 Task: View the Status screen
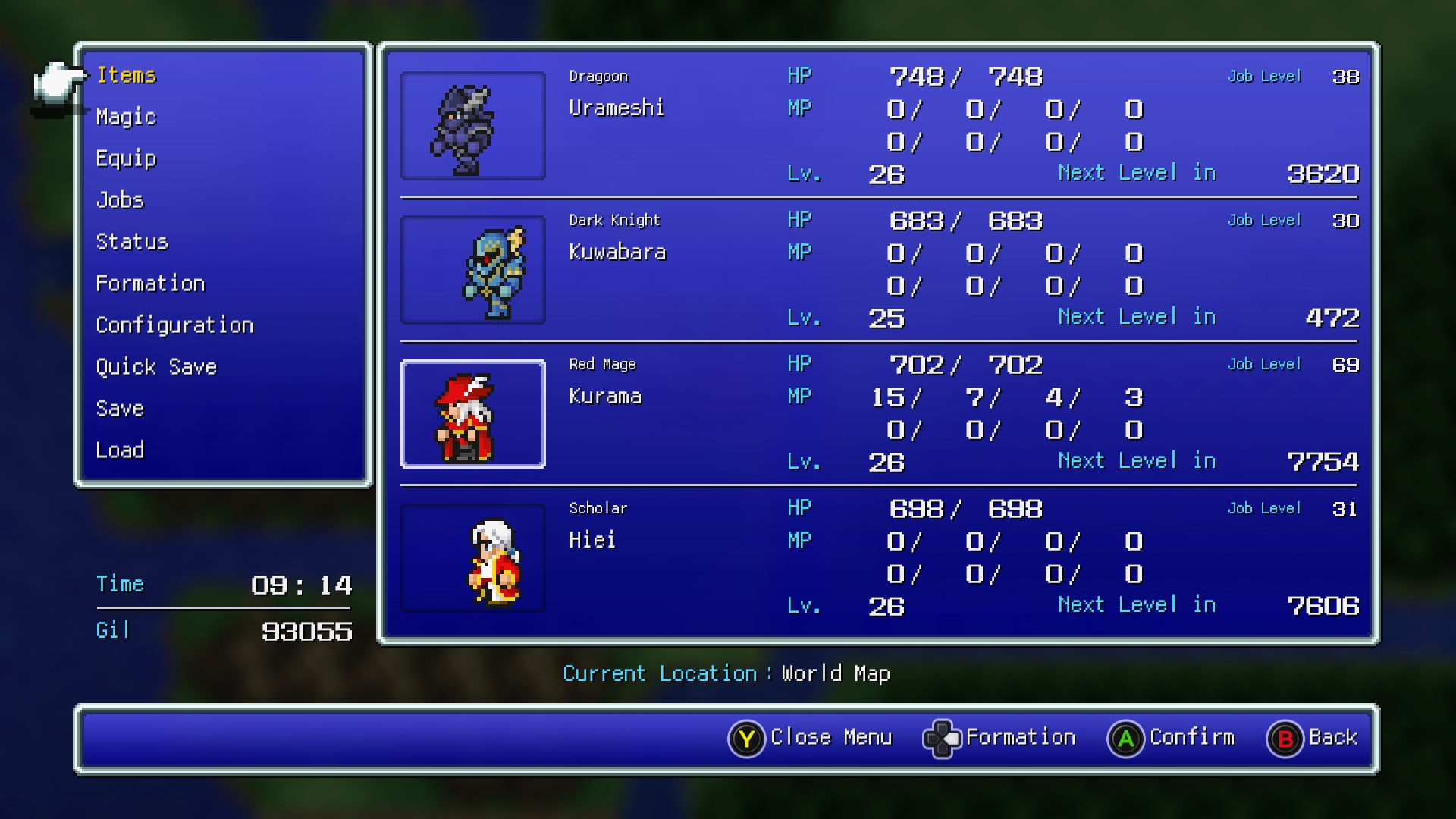(131, 242)
